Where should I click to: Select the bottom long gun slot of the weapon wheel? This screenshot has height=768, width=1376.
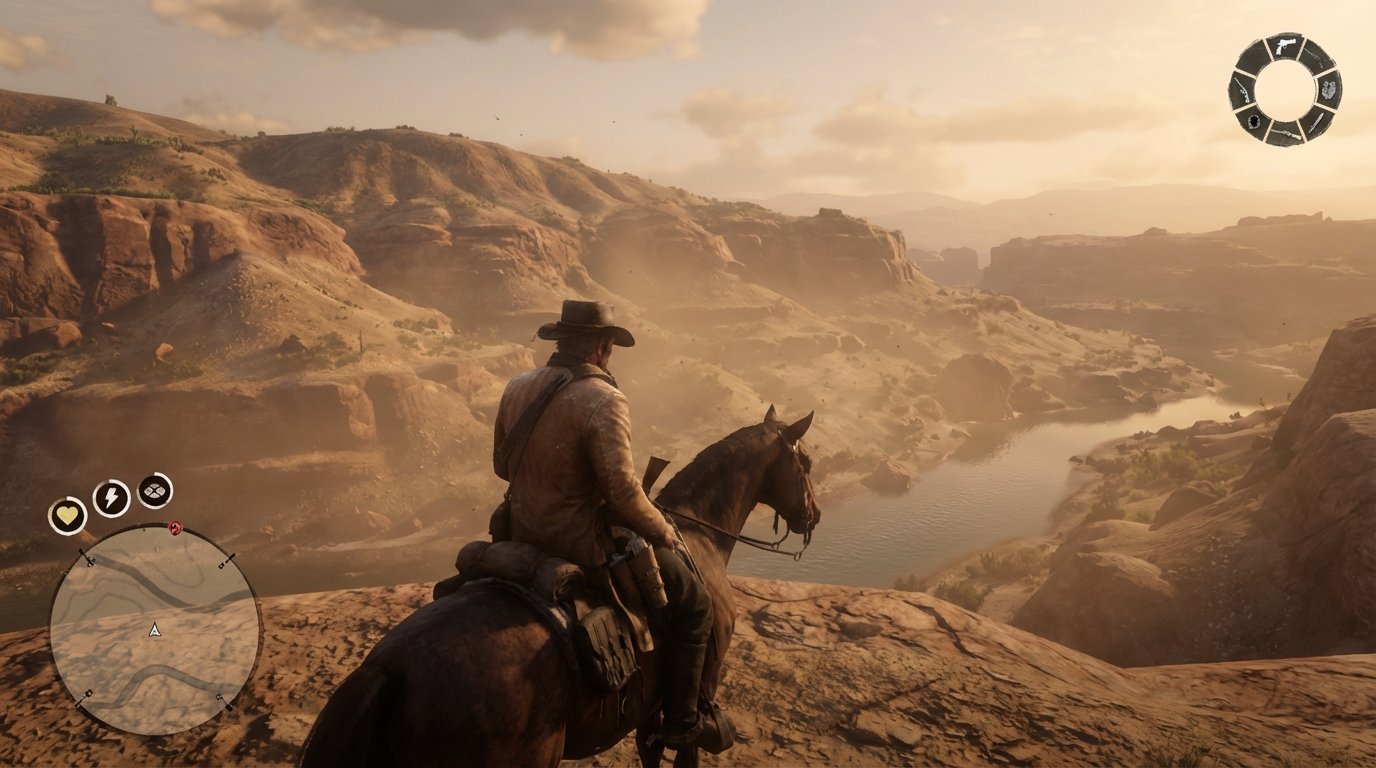click(1287, 133)
